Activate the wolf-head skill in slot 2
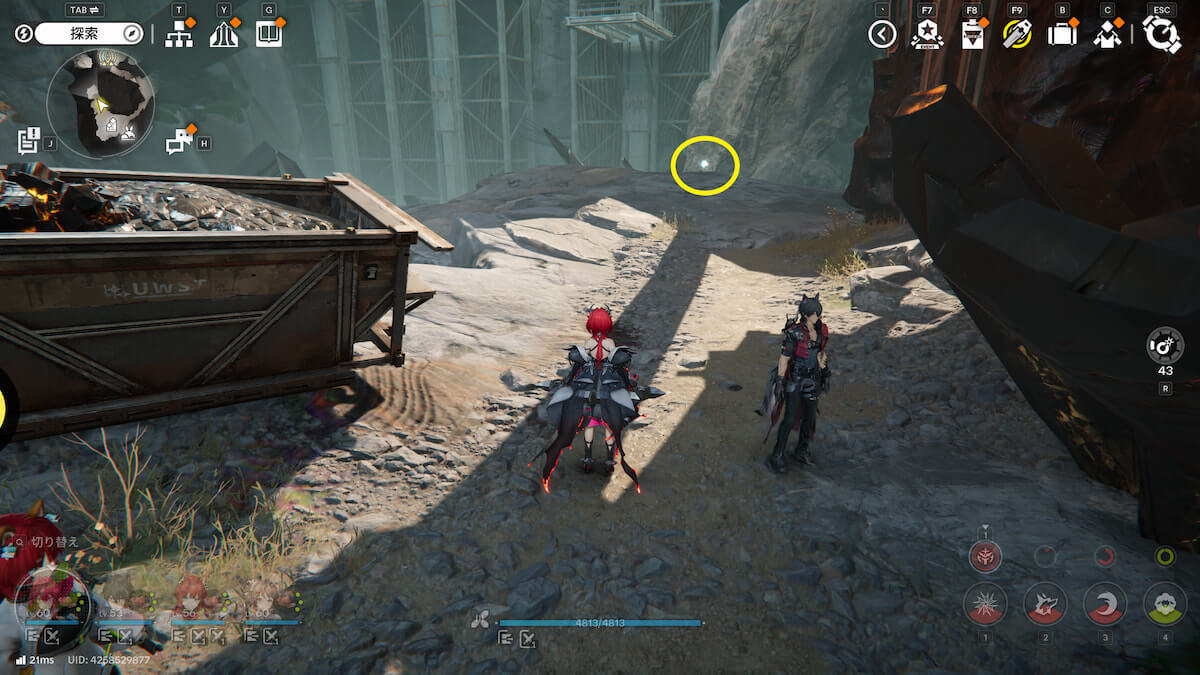The image size is (1200, 675). point(1045,604)
